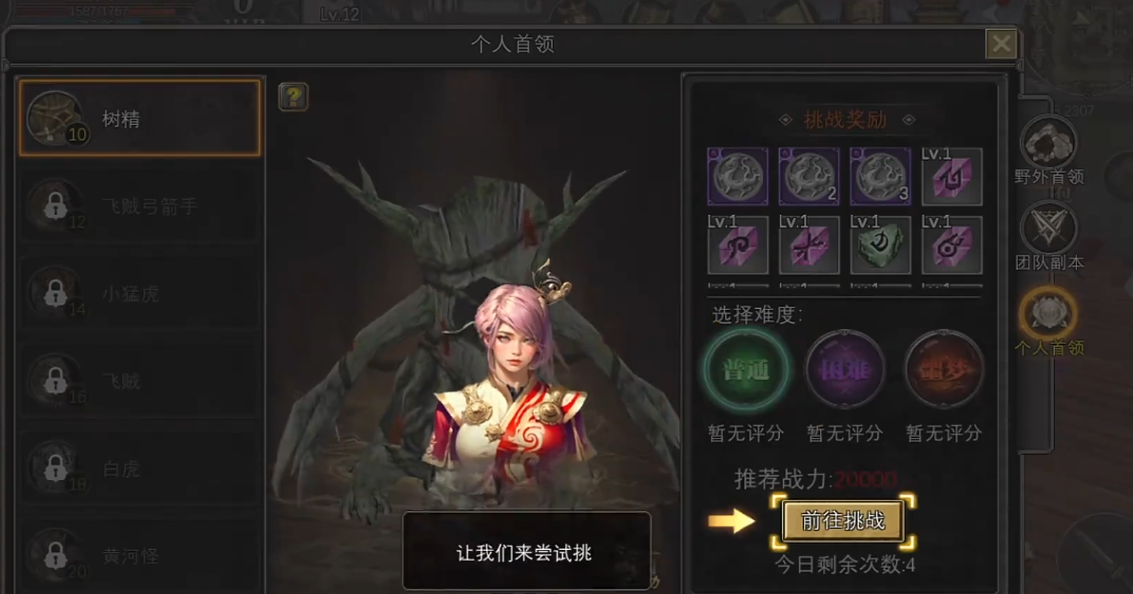This screenshot has height=594, width=1133.
Task: Switch to the 团队副本 tab
Action: pos(1048,236)
